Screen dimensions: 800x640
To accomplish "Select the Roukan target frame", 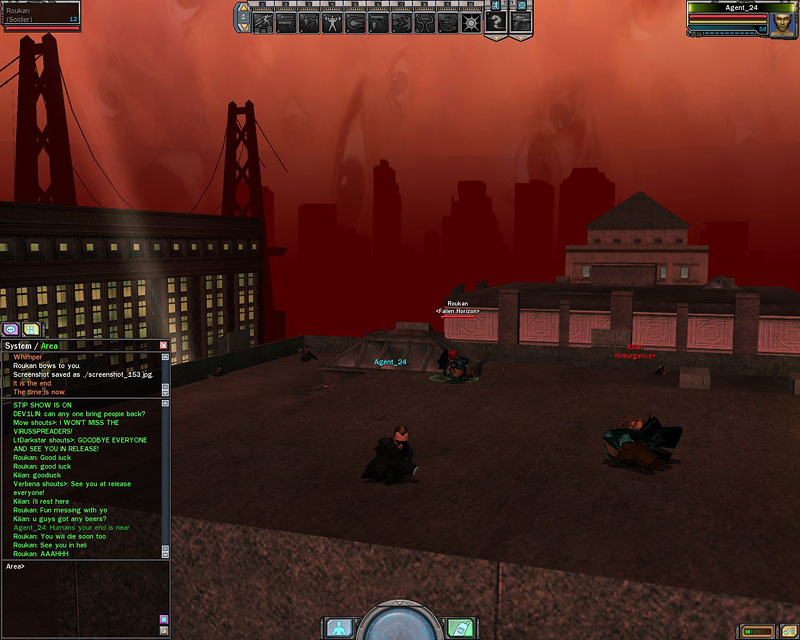I will point(40,15).
